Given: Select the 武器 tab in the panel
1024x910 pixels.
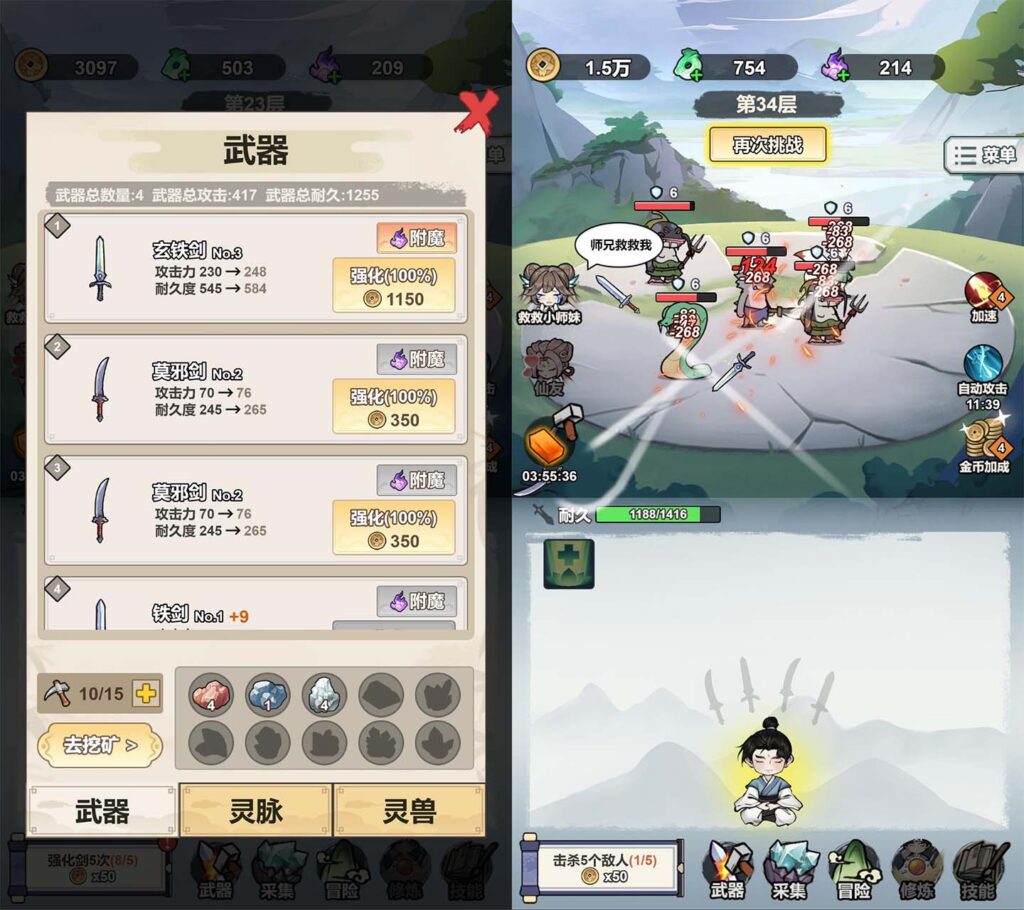Looking at the screenshot, I should click(102, 811).
